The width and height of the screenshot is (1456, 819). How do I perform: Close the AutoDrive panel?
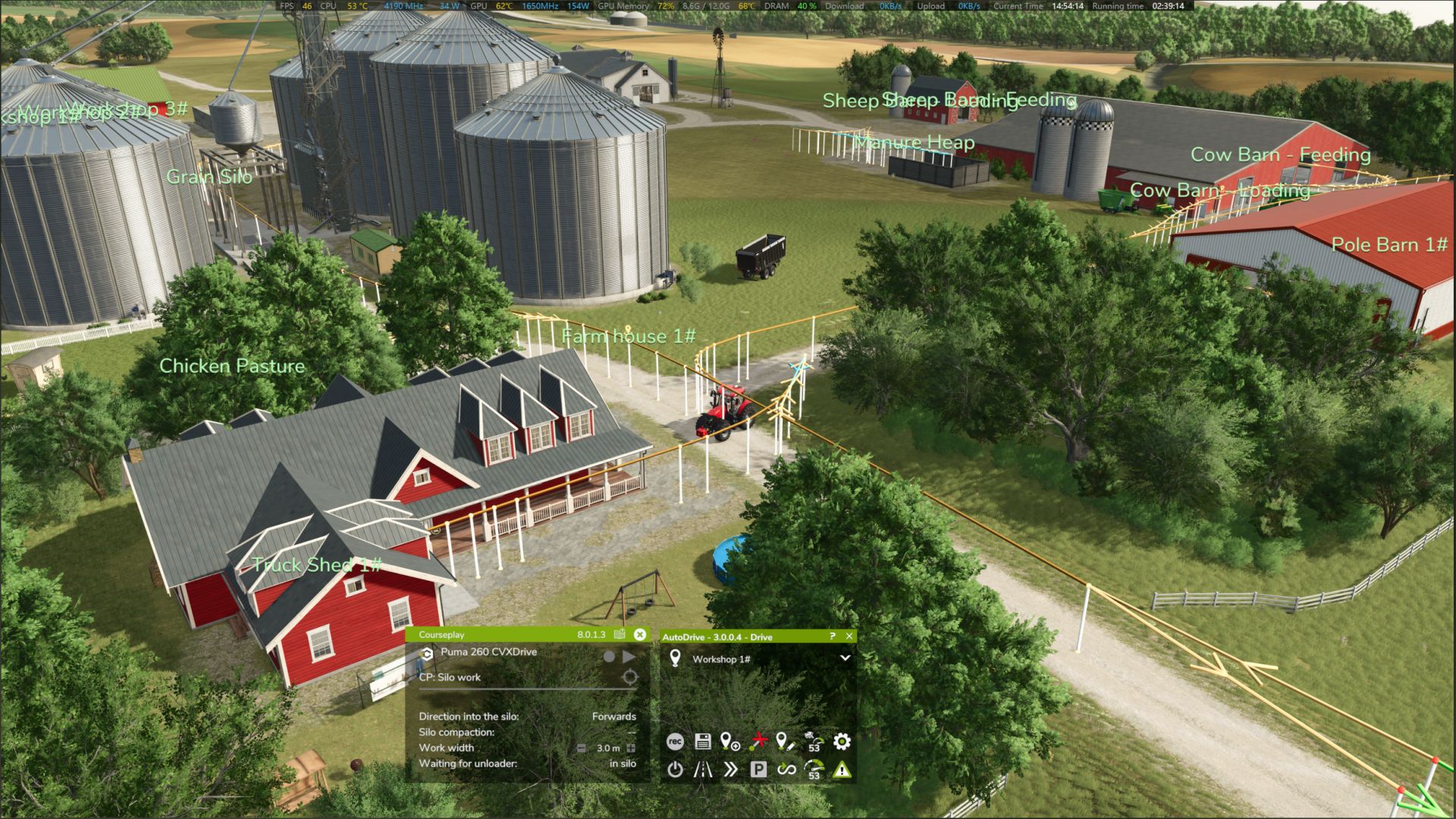pyautogui.click(x=849, y=636)
